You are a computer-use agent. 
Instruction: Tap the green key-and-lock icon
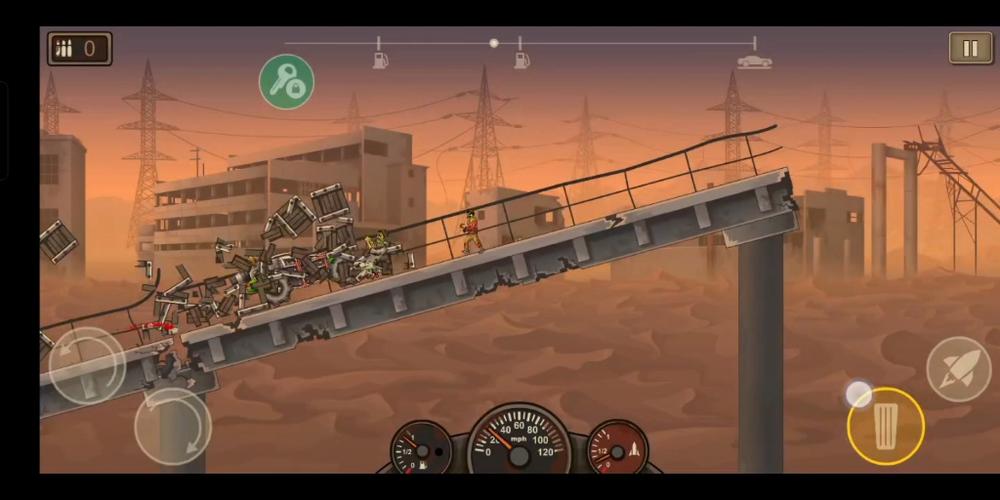pos(287,82)
